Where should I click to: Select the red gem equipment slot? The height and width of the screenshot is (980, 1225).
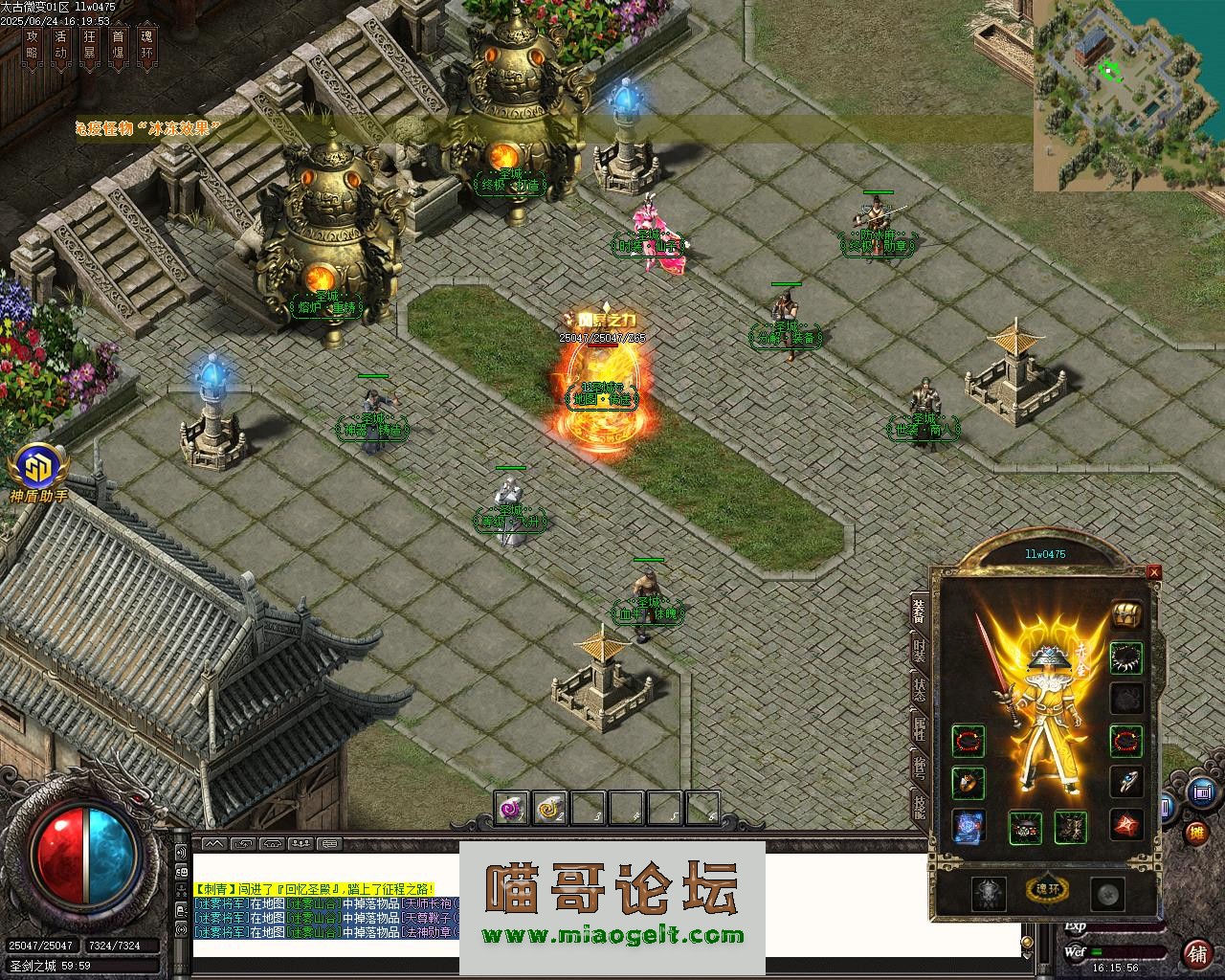point(1125,824)
